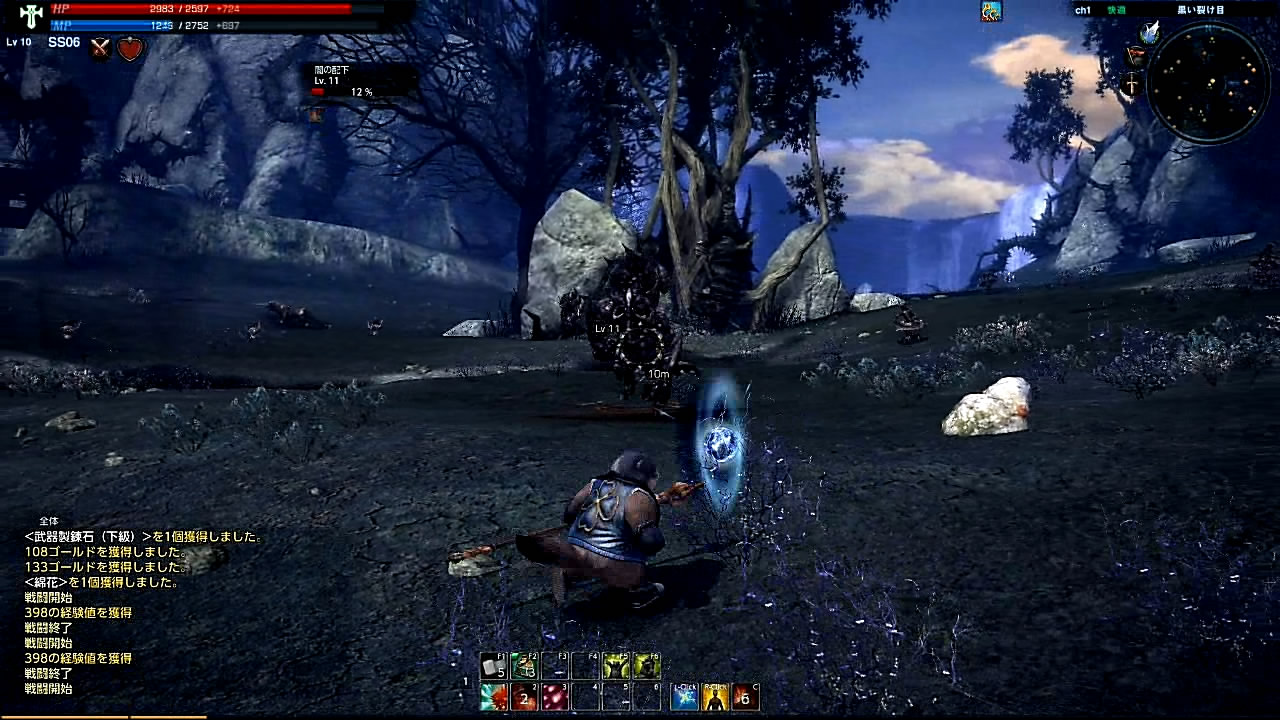The width and height of the screenshot is (1280, 720).
Task: Open the chat log's 全体 tab
Action: [x=49, y=521]
